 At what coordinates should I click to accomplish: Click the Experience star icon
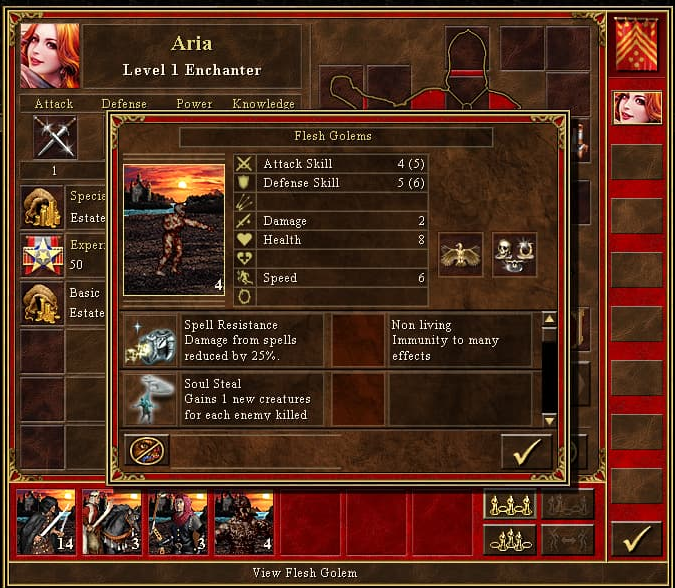(42, 255)
